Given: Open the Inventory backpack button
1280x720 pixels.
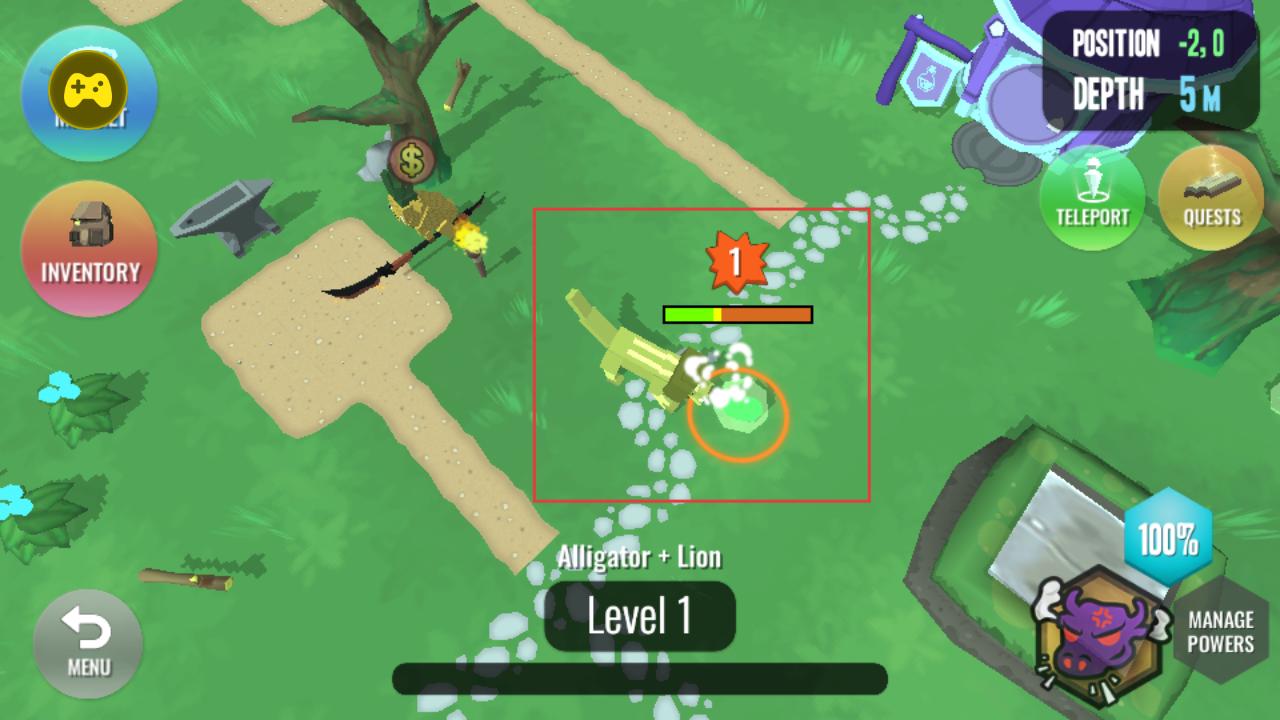Looking at the screenshot, I should [89, 248].
